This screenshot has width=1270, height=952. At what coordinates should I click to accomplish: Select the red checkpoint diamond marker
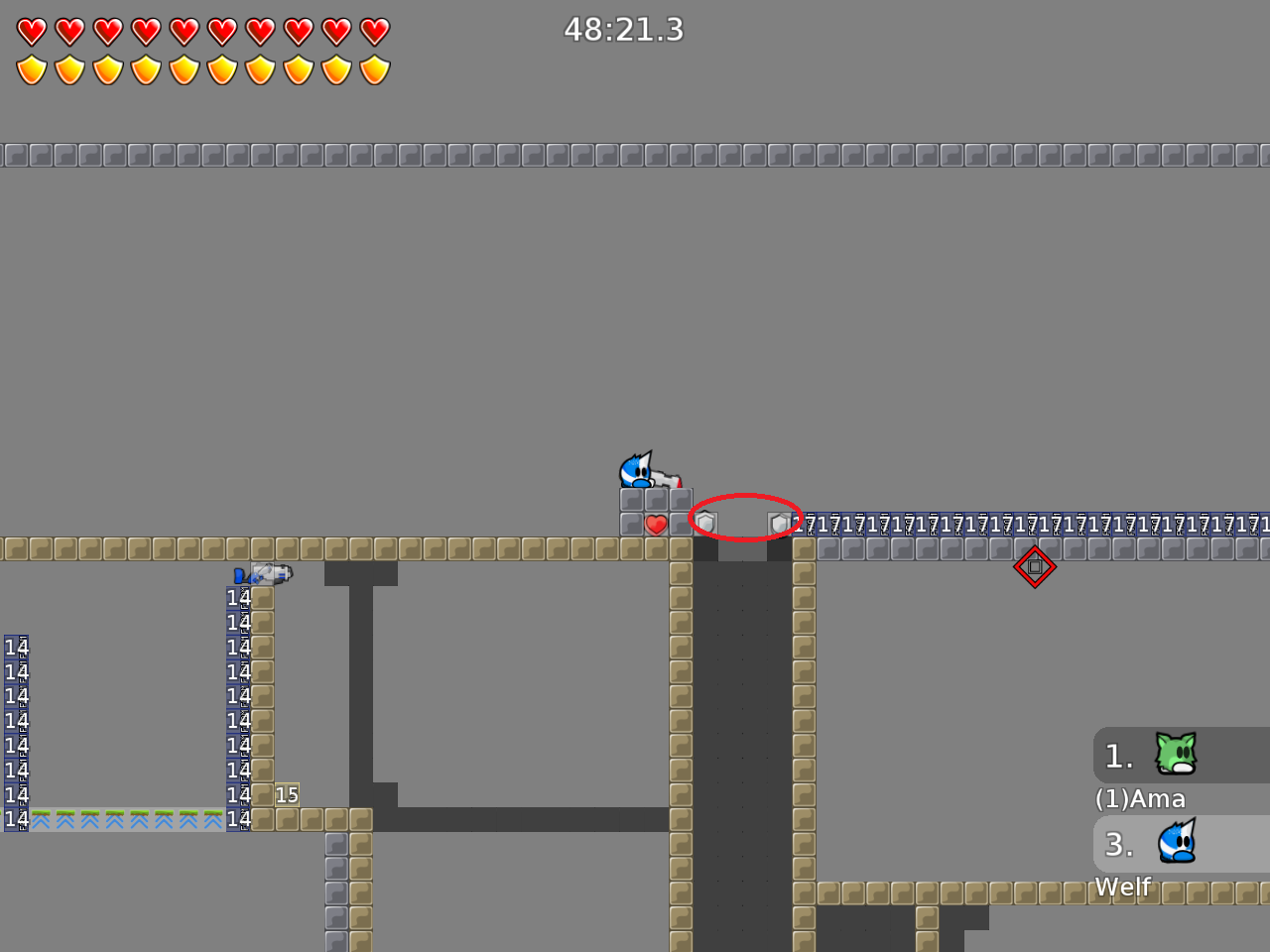point(1035,566)
